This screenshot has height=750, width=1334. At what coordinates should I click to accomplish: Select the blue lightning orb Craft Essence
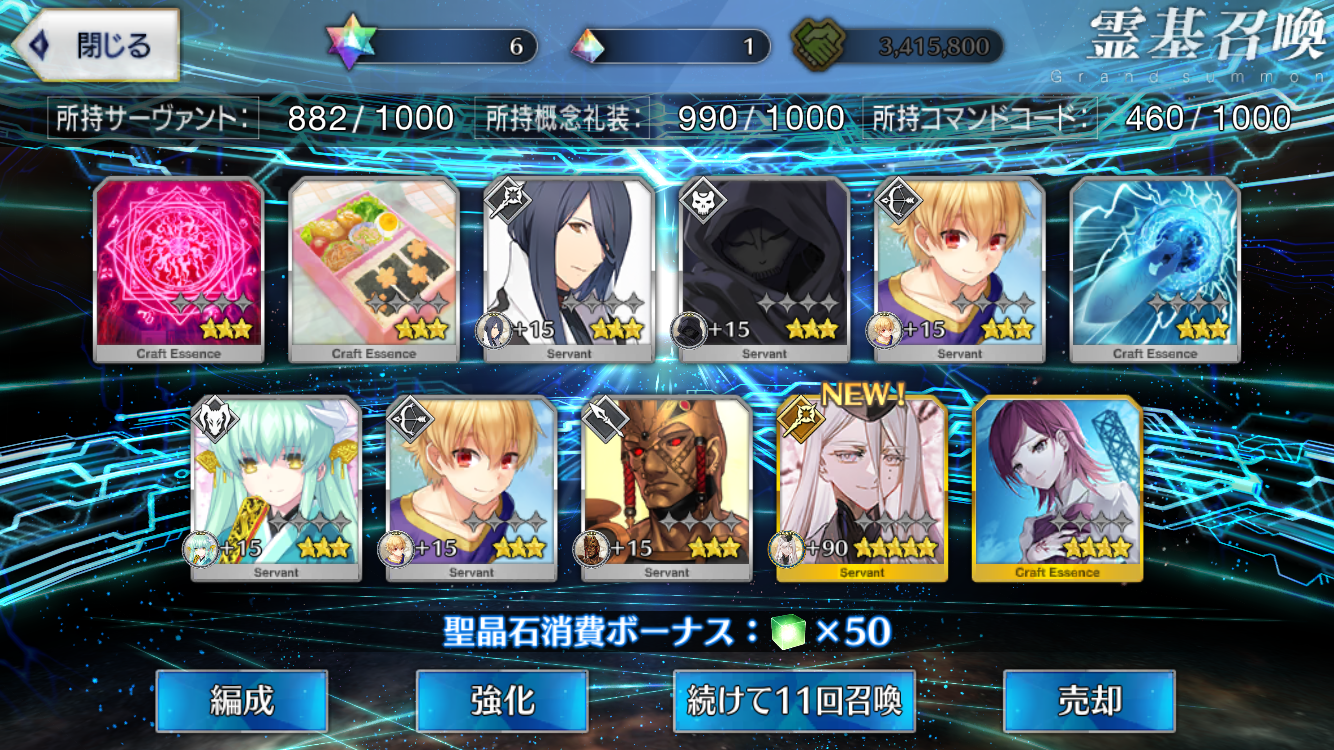point(1155,269)
